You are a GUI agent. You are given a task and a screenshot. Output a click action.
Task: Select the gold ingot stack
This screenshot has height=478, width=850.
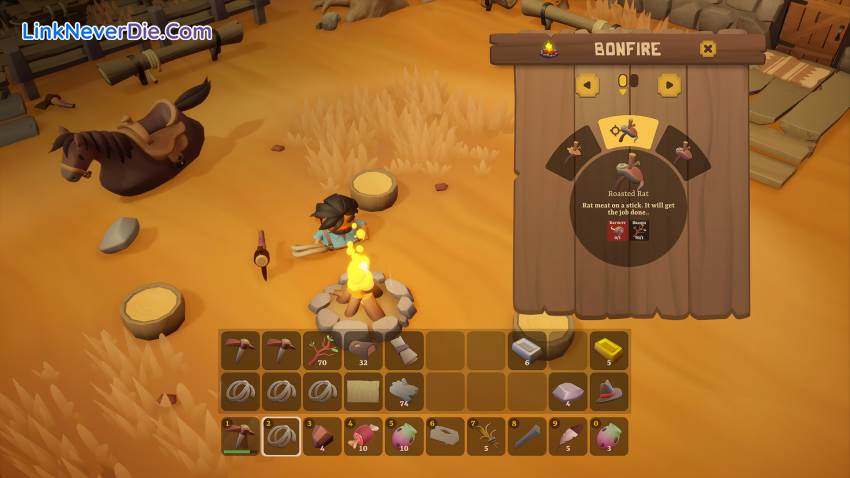[x=608, y=351]
